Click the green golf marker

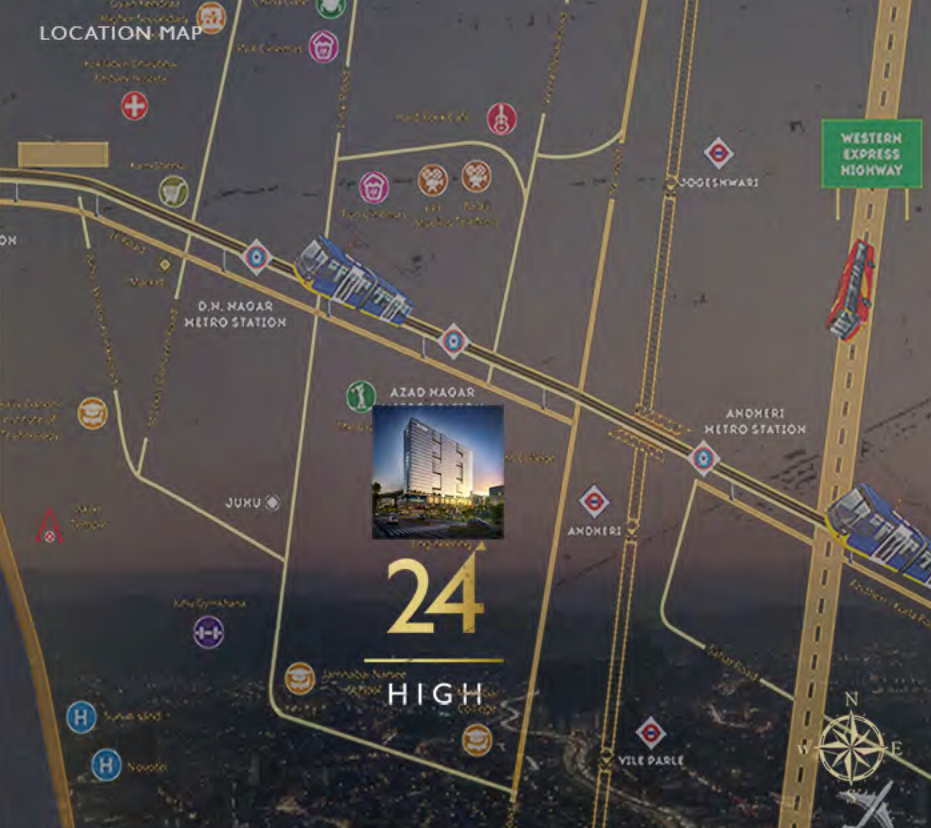point(360,396)
